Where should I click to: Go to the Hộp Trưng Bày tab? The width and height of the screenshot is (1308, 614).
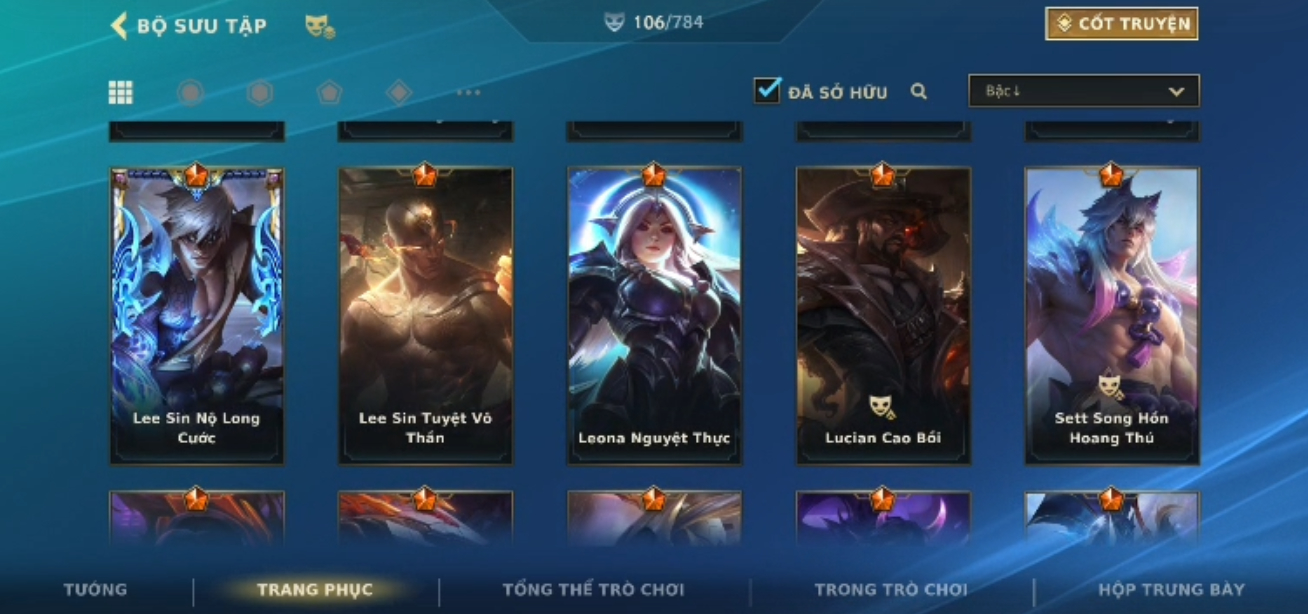(x=1171, y=589)
